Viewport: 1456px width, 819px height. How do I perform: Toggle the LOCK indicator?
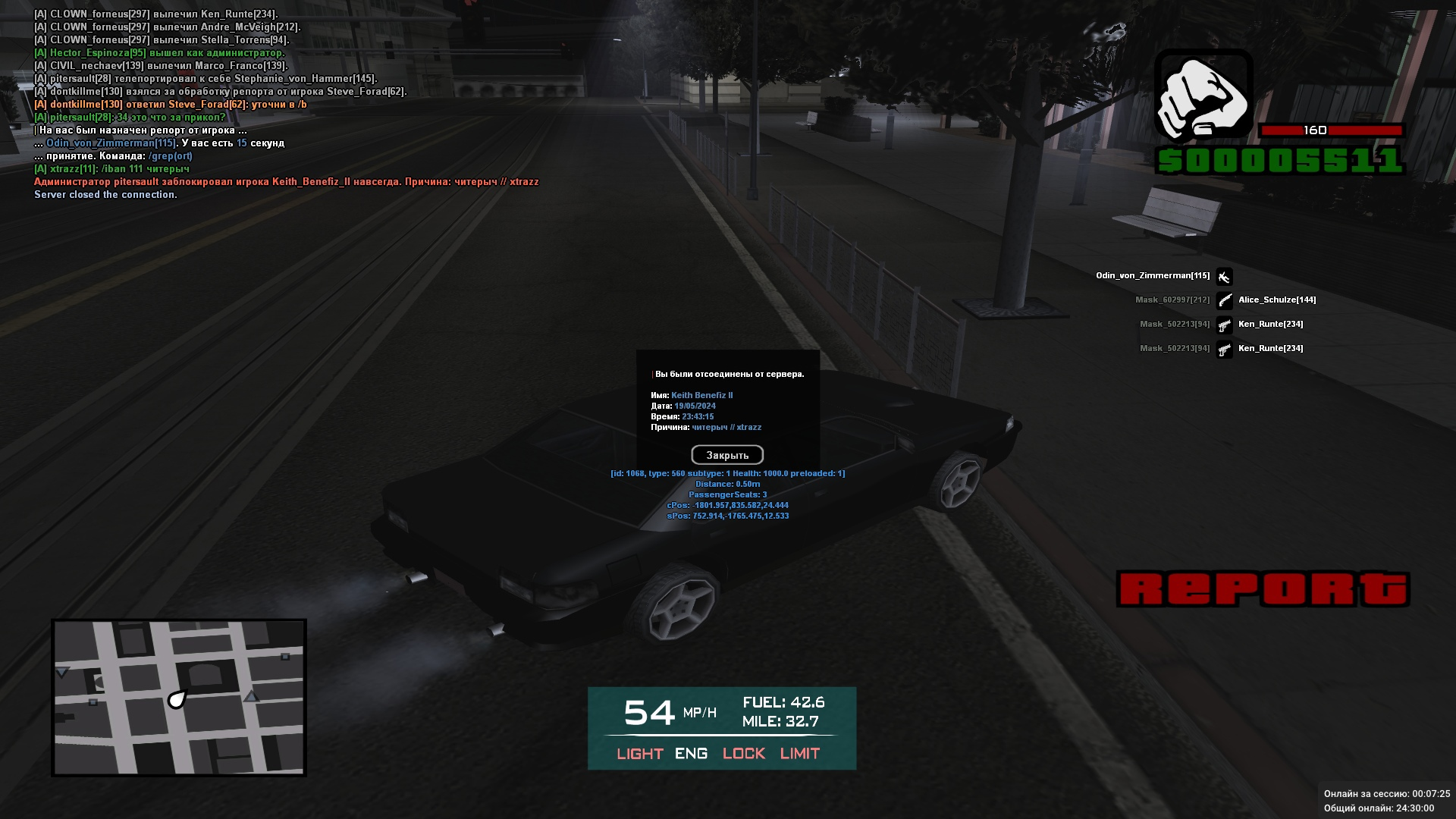pyautogui.click(x=743, y=753)
